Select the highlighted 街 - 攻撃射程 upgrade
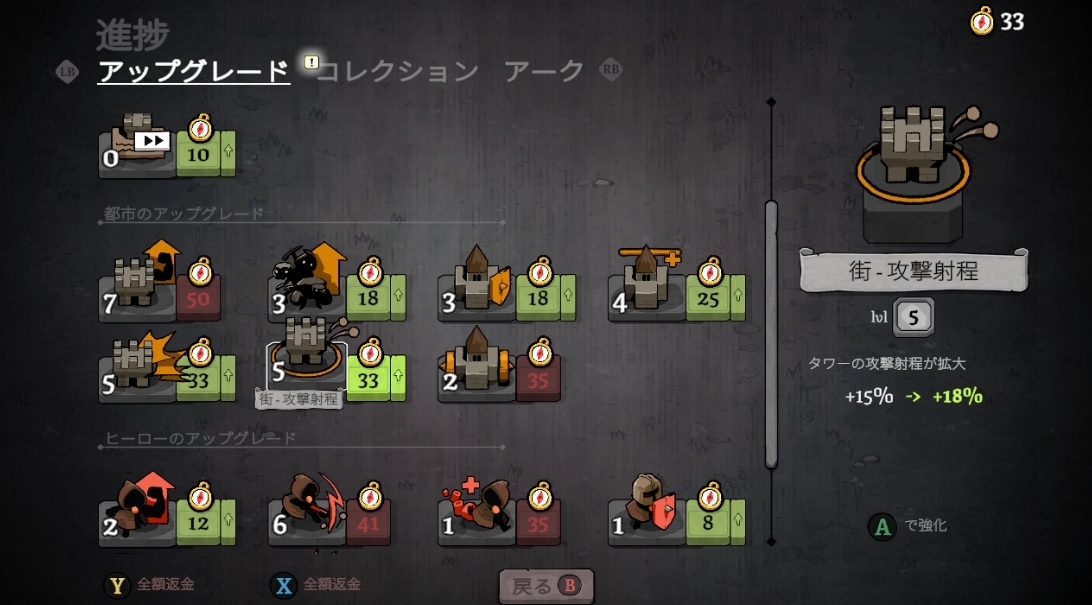Viewport: 1092px width, 605px height. [x=335, y=369]
